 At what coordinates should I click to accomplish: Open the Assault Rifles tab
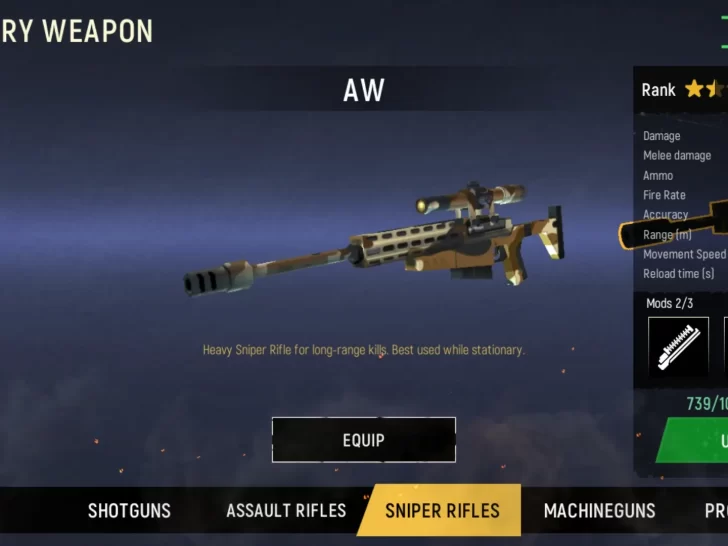286,511
